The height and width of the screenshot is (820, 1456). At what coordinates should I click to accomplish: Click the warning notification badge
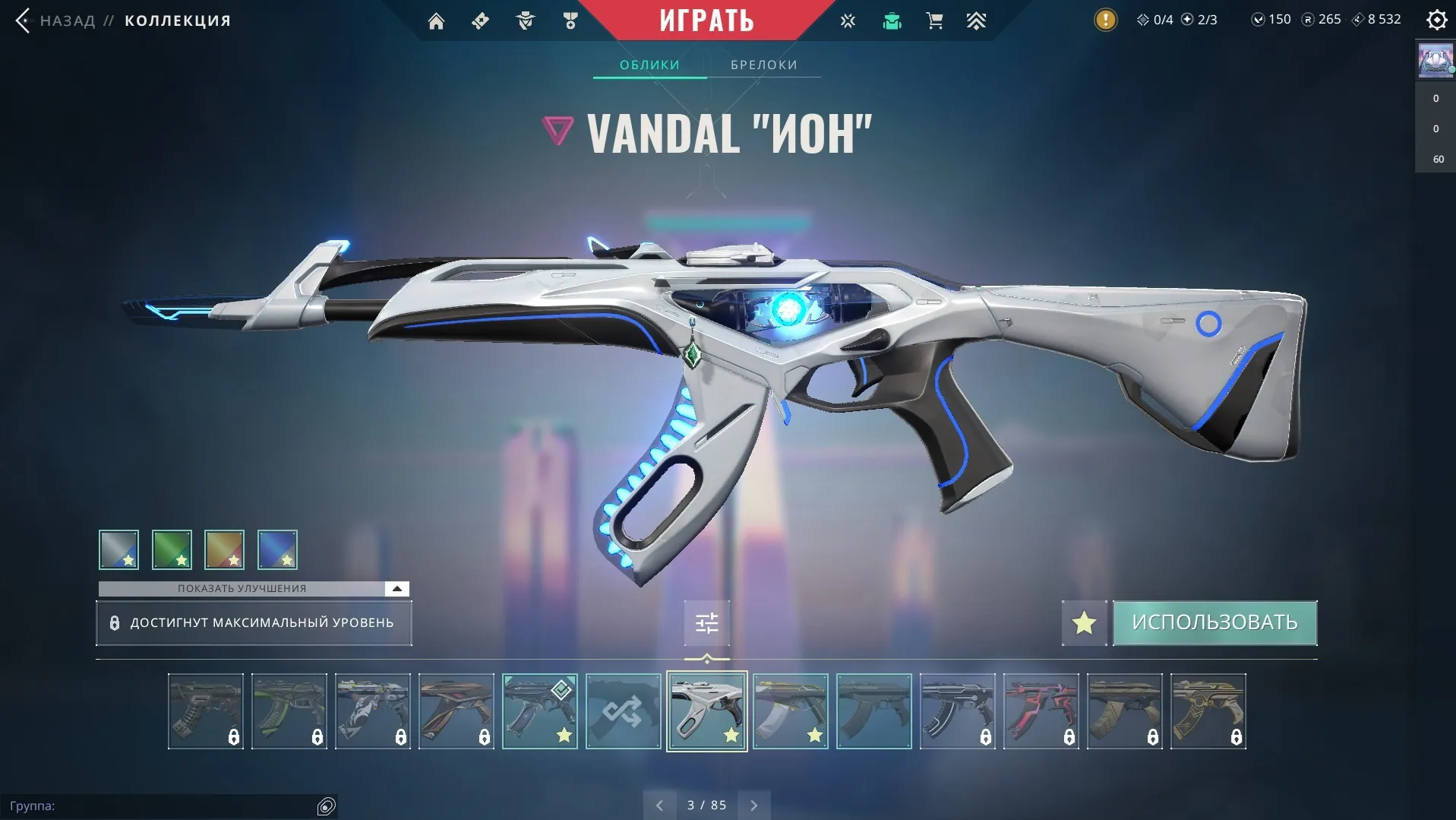1107,19
